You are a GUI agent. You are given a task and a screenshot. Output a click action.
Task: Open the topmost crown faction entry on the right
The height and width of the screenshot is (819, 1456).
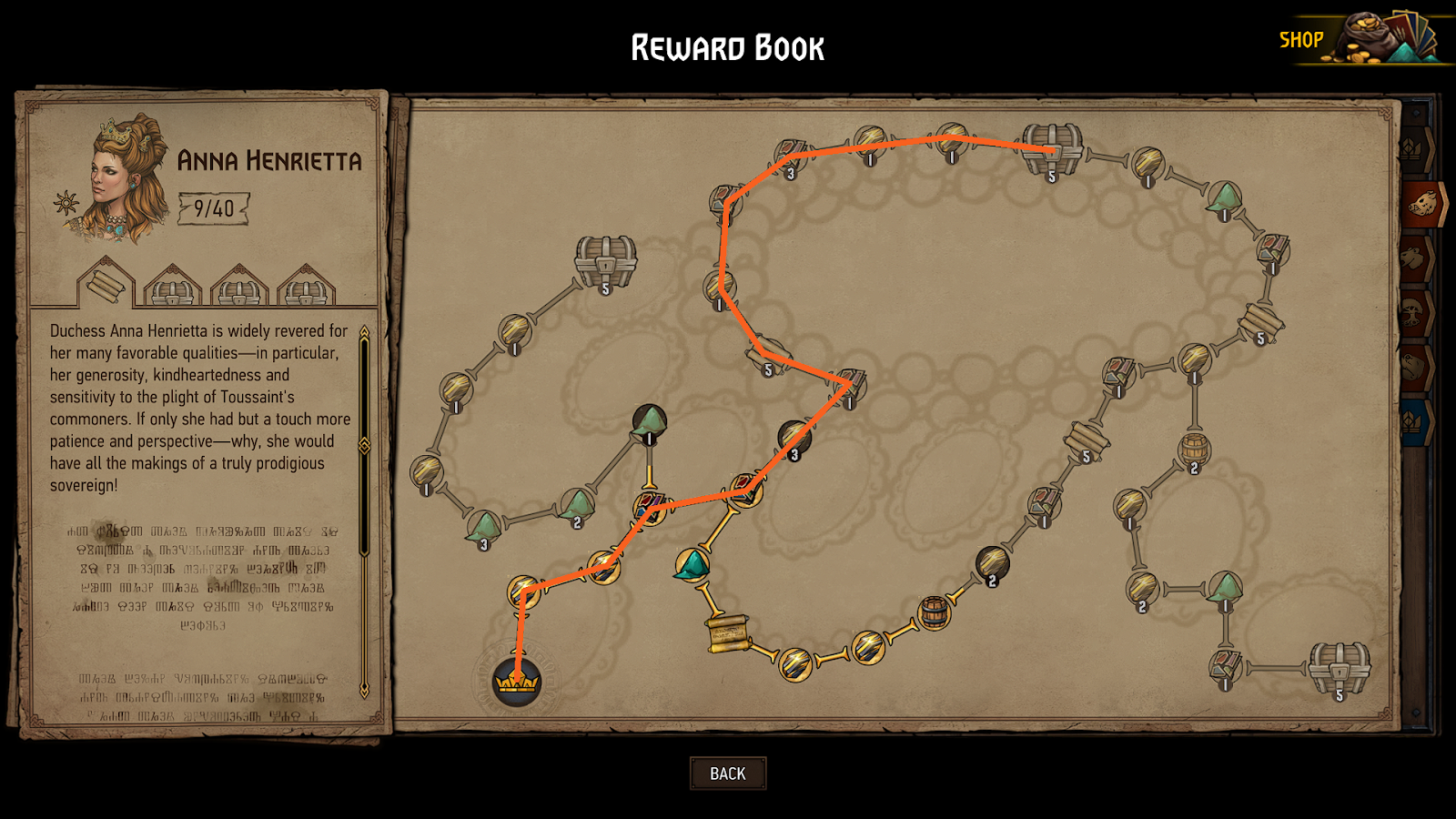(x=1414, y=148)
